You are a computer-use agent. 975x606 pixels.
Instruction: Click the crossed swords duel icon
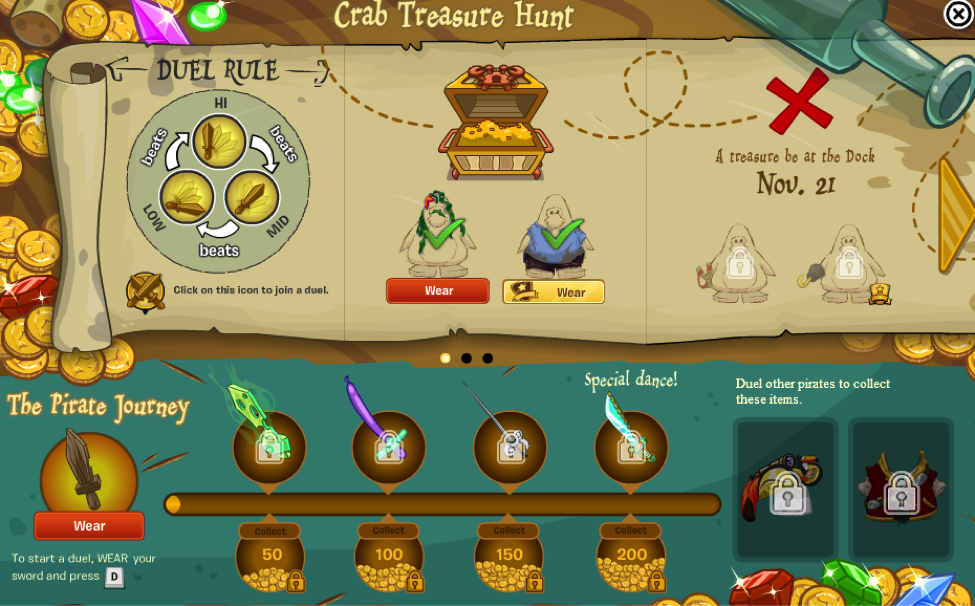pos(145,291)
